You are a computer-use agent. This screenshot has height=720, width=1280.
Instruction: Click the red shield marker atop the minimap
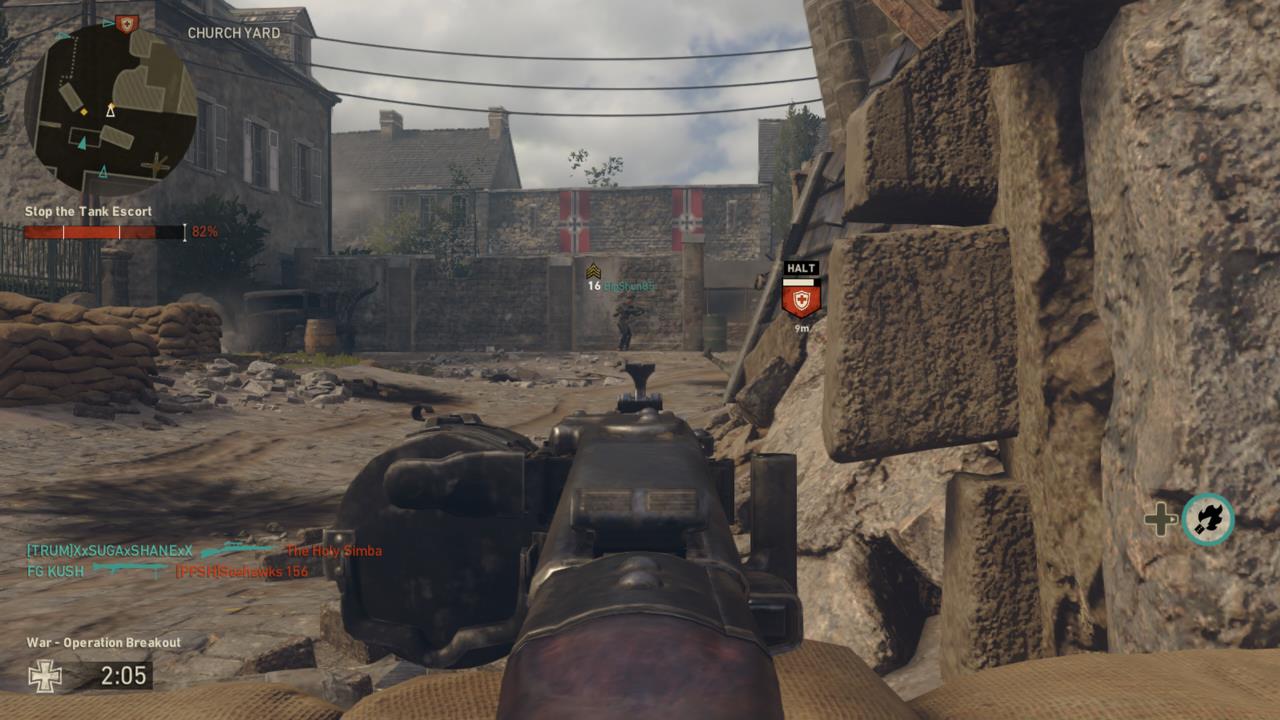(x=126, y=22)
